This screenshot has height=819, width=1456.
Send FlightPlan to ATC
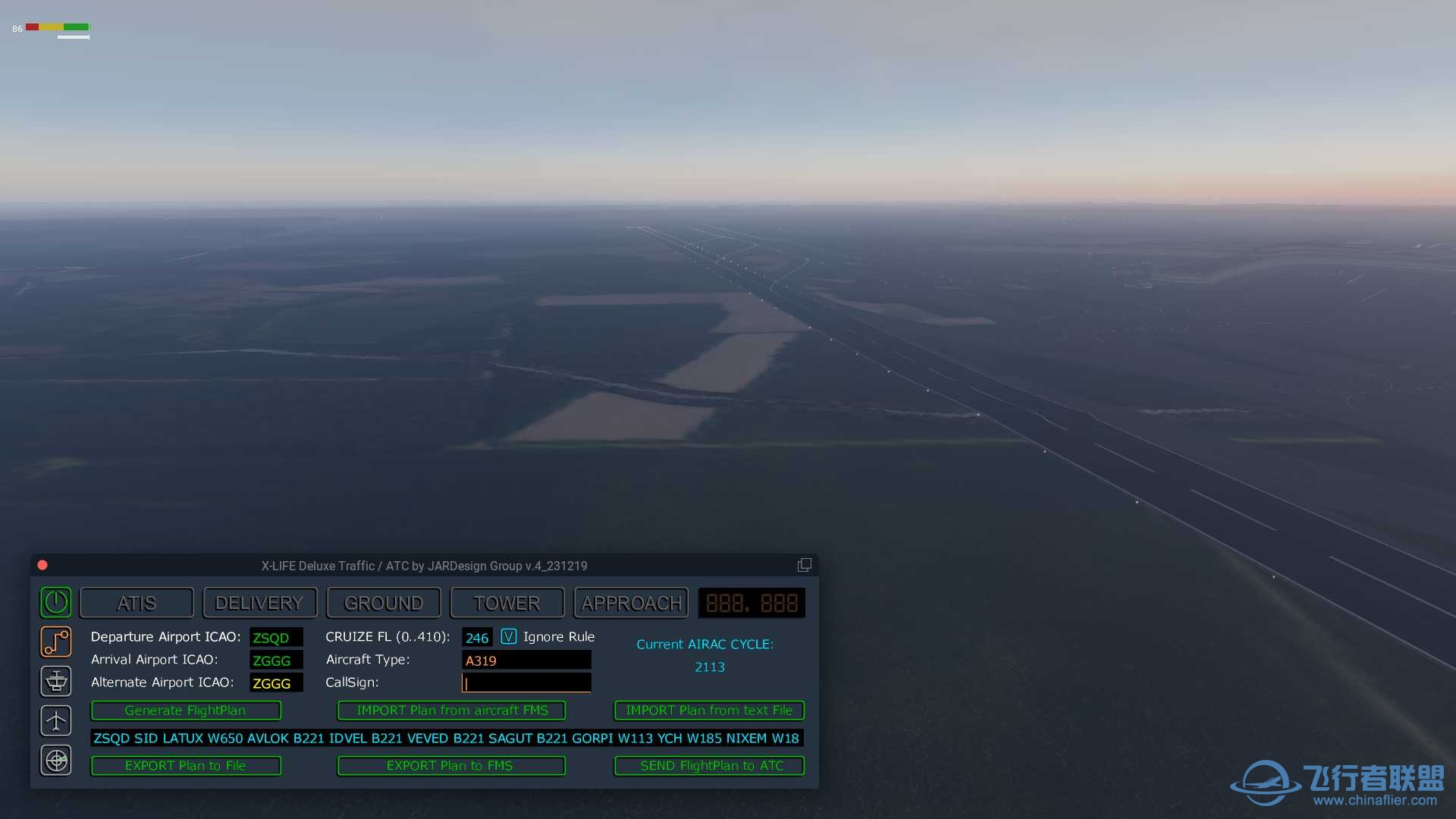click(x=710, y=766)
